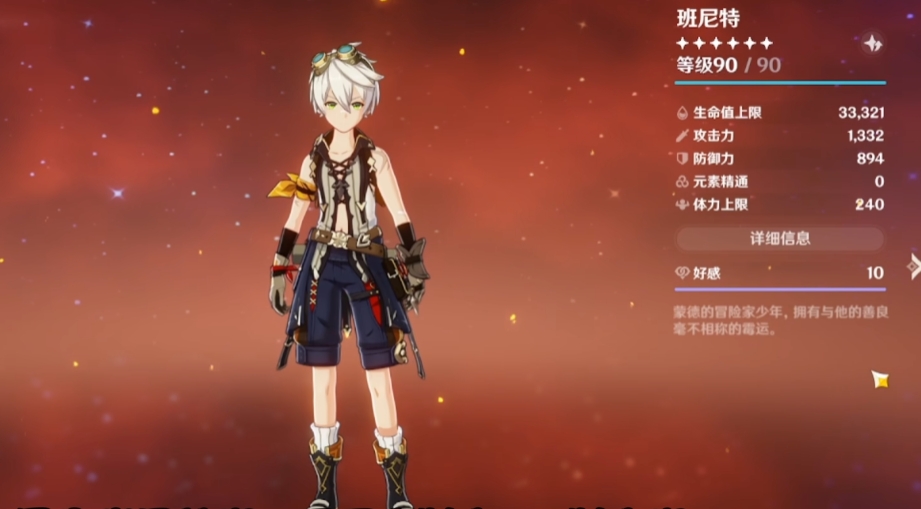
Task: Switch to the next character with the right arrow
Action: (912, 265)
